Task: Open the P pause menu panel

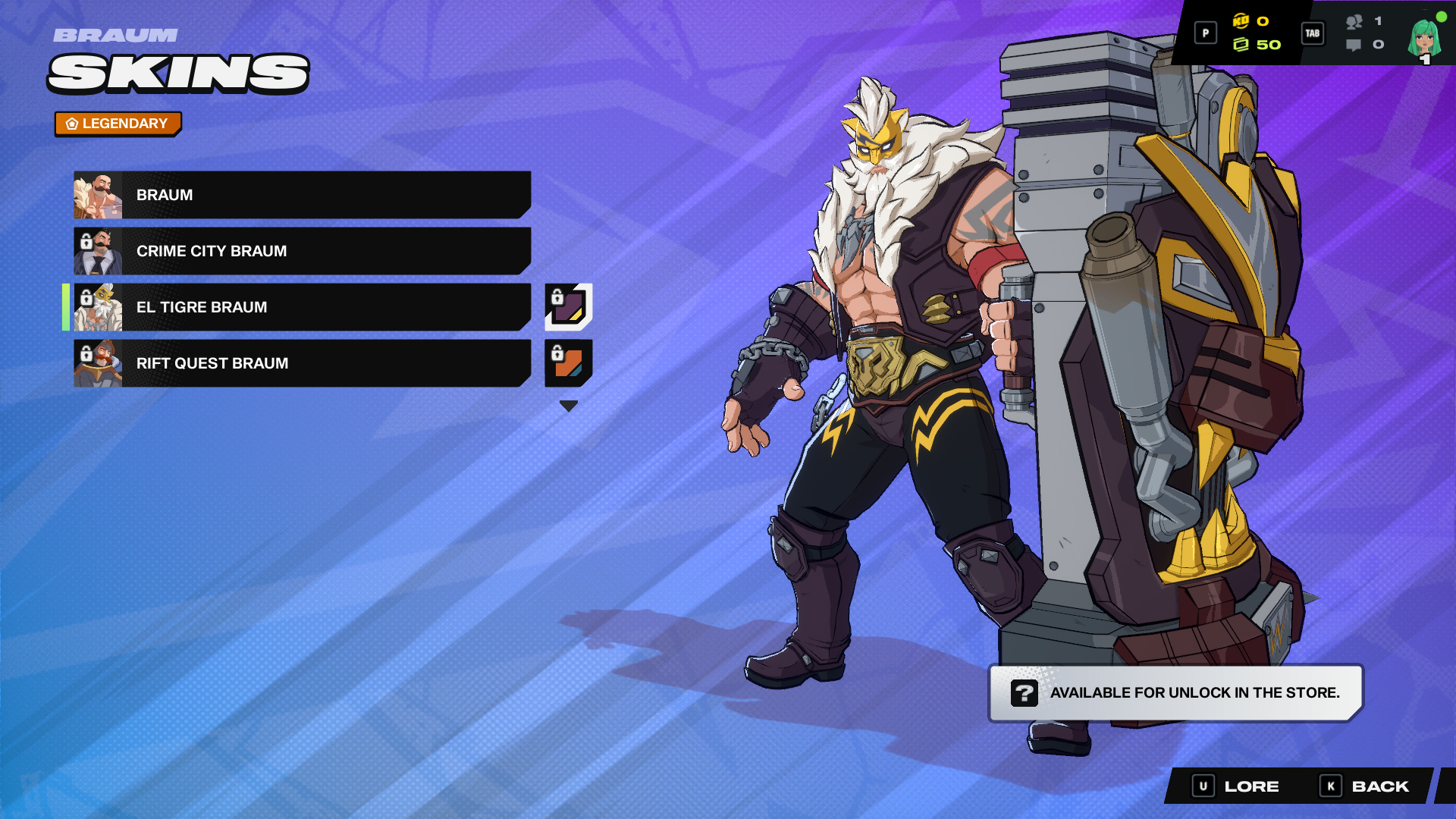Action: [x=1205, y=33]
